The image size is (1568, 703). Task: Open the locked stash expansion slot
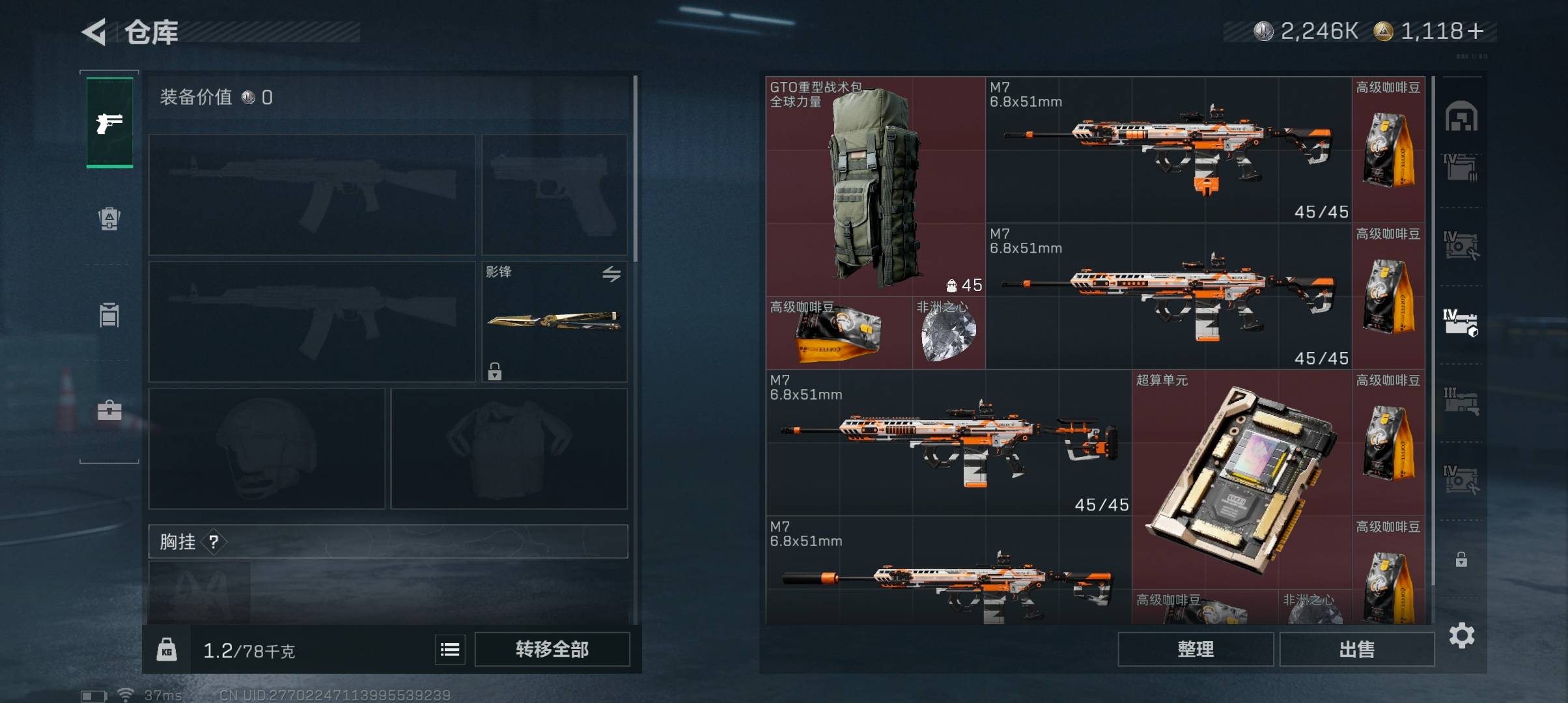pyautogui.click(x=1461, y=559)
